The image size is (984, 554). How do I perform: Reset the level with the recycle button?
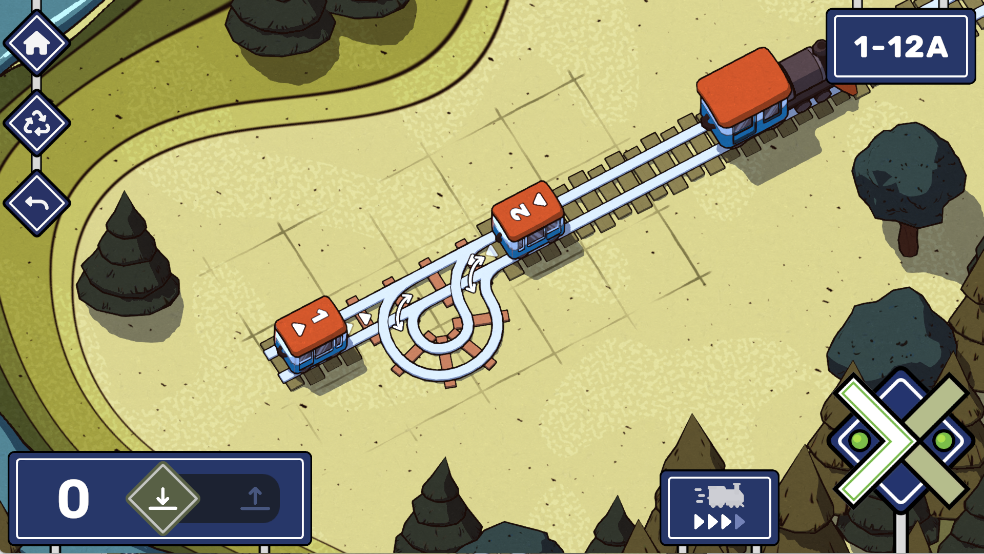tap(37, 124)
